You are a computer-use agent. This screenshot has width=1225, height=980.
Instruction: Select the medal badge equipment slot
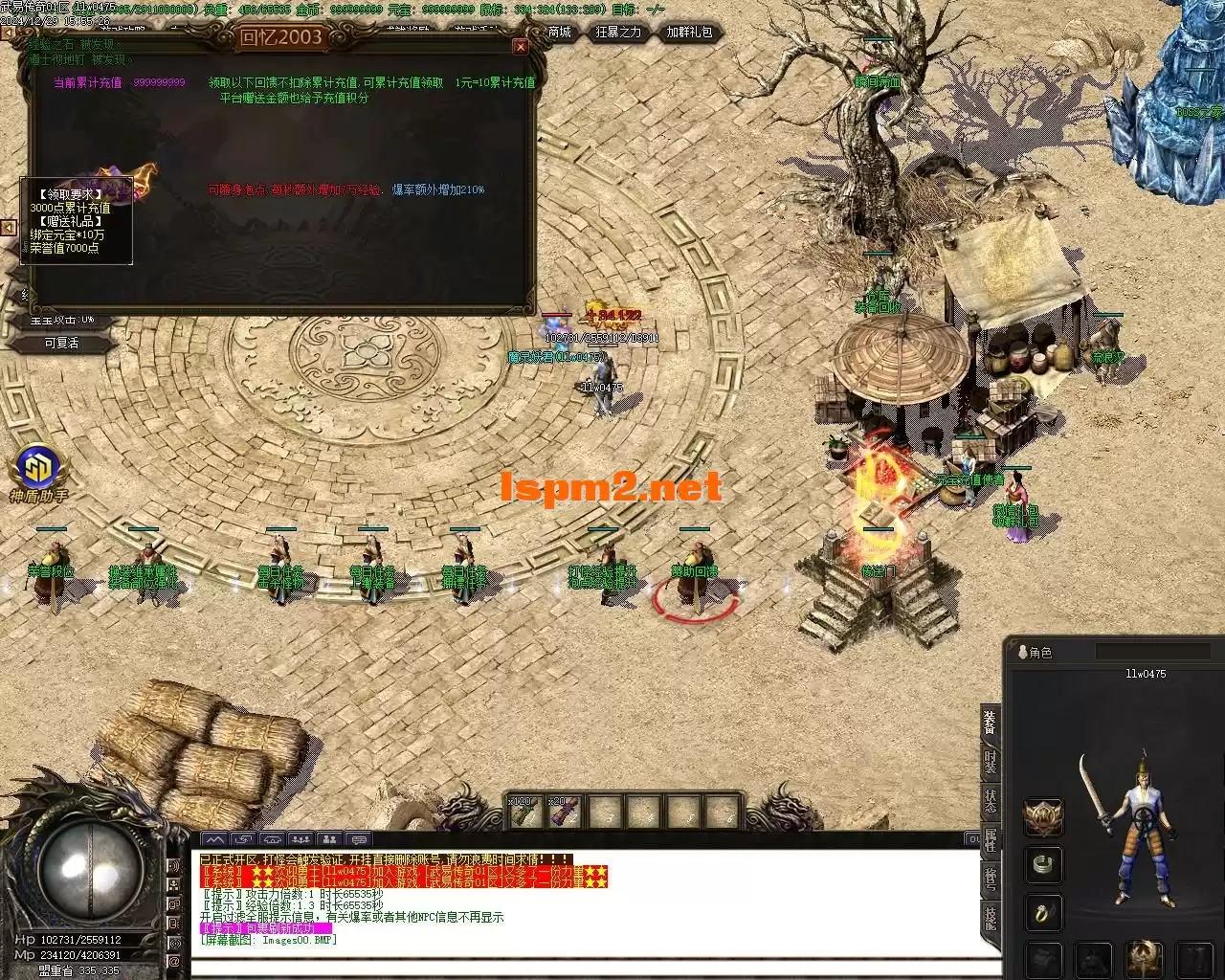(1043, 816)
